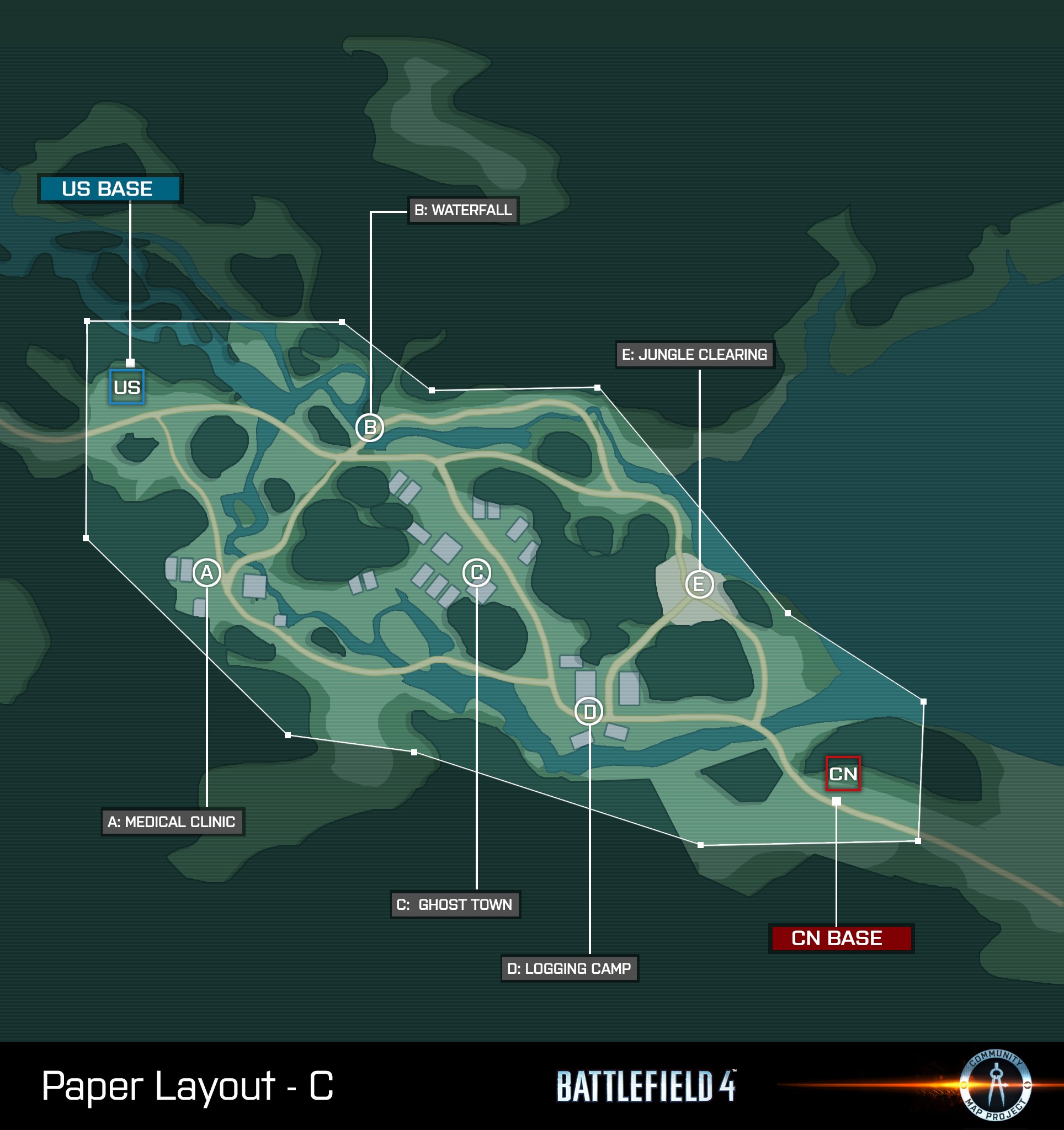The width and height of the screenshot is (1064, 1130).
Task: Click the C: Ghost Town label
Action: [x=455, y=904]
